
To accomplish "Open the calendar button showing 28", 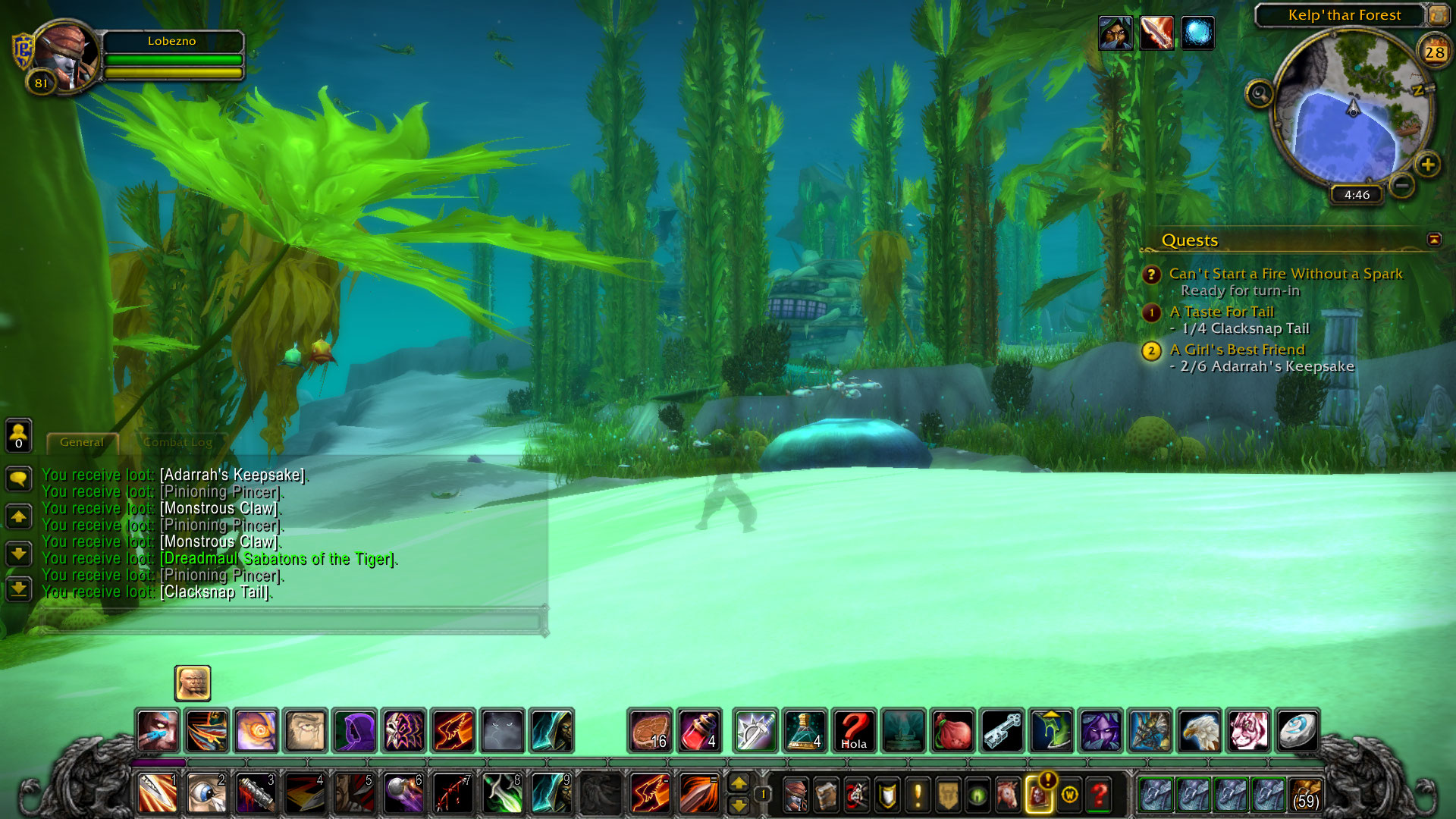I will tap(1434, 52).
